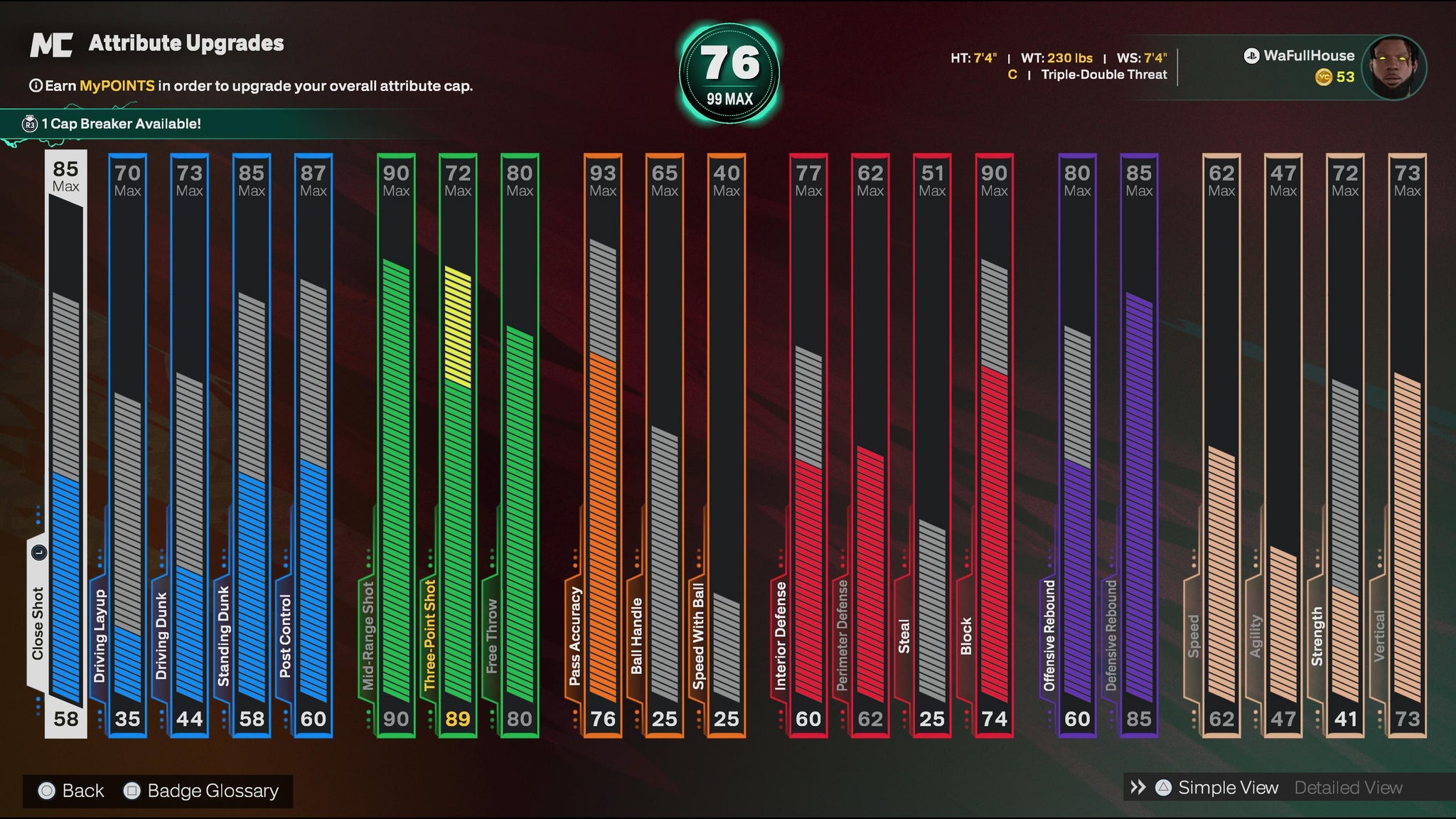This screenshot has width=1456, height=819.
Task: Choose the Steal attribute bar
Action: (932, 444)
